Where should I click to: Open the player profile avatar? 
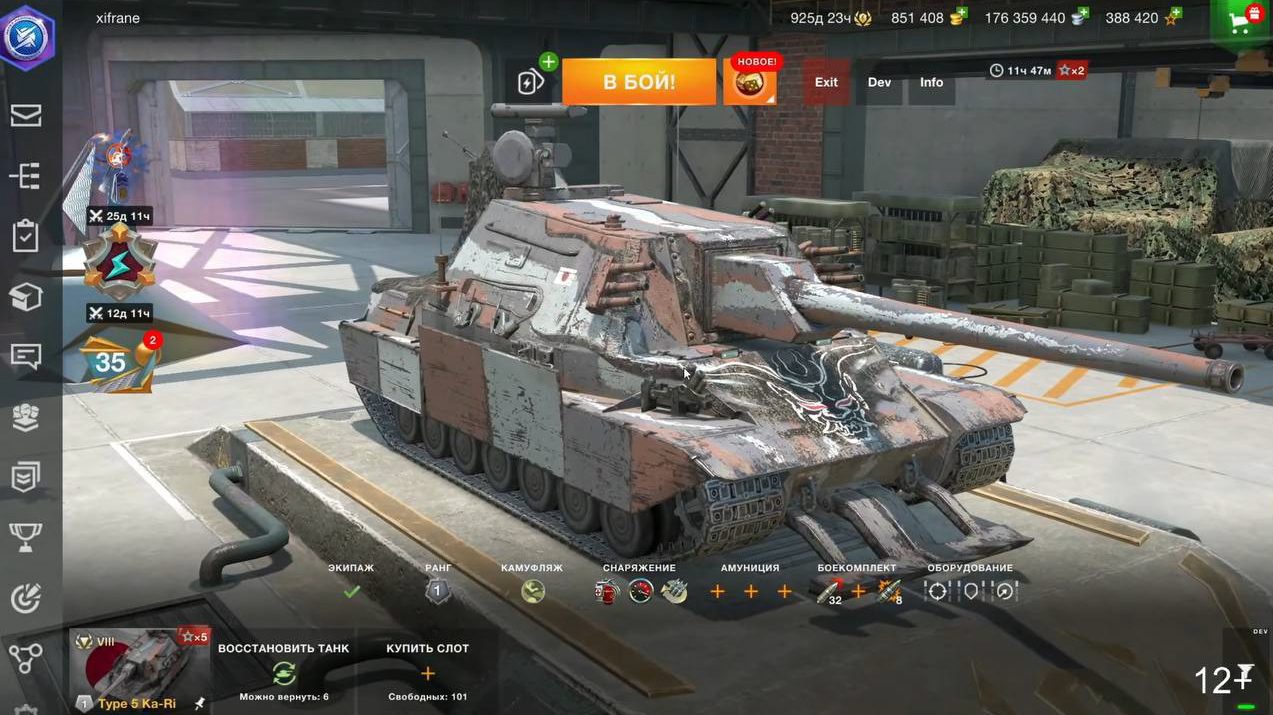pos(26,35)
